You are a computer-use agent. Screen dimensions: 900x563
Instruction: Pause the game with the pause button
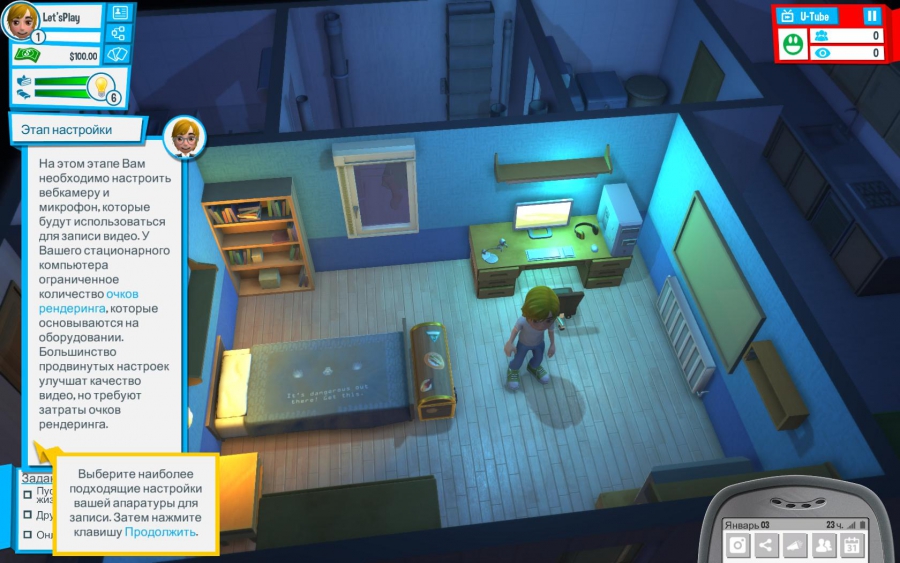pos(871,16)
